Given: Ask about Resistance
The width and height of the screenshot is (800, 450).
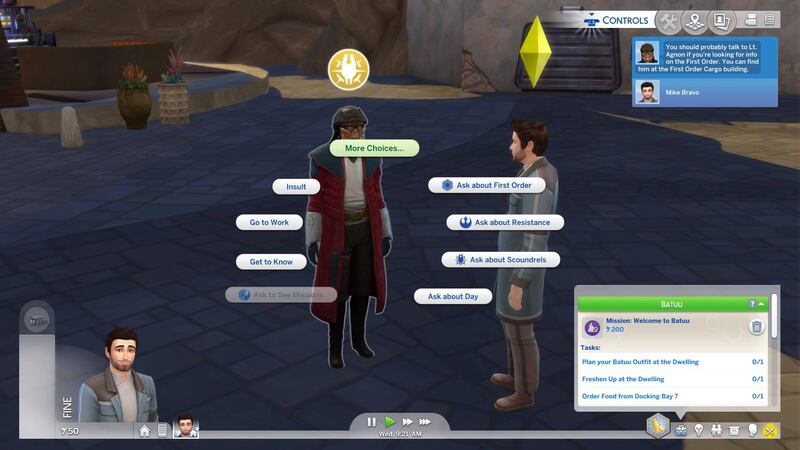Looking at the screenshot, I should [505, 222].
